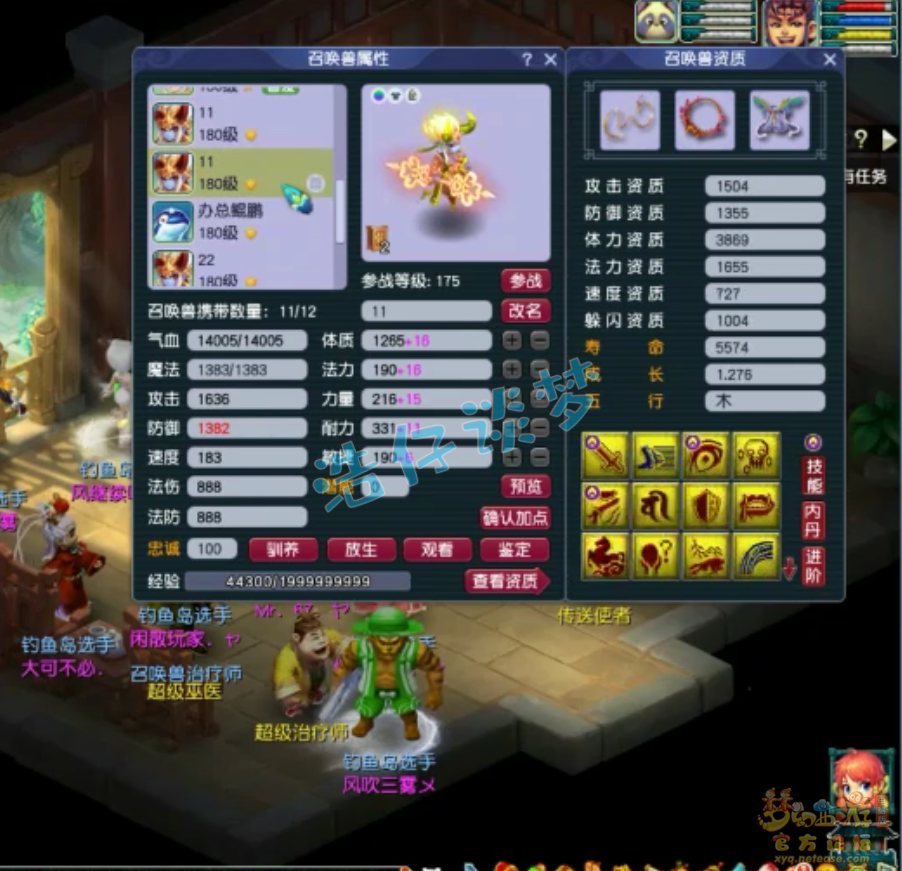This screenshot has width=902, height=871.
Task: Add a point to 体质 constitution
Action: click(512, 341)
